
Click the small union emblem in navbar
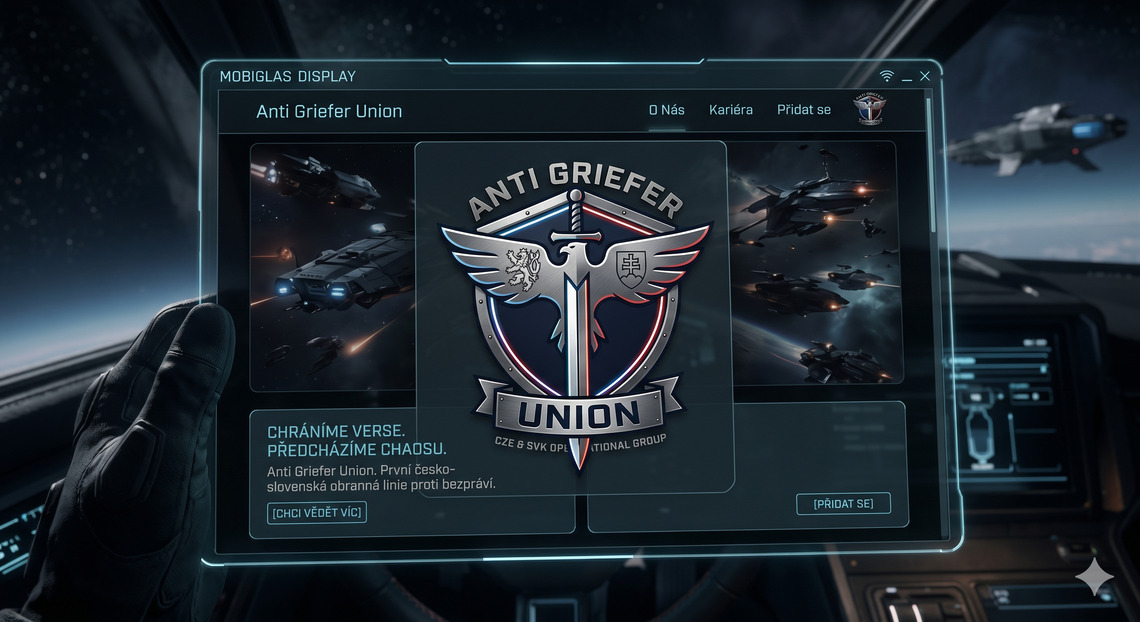pyautogui.click(x=870, y=110)
